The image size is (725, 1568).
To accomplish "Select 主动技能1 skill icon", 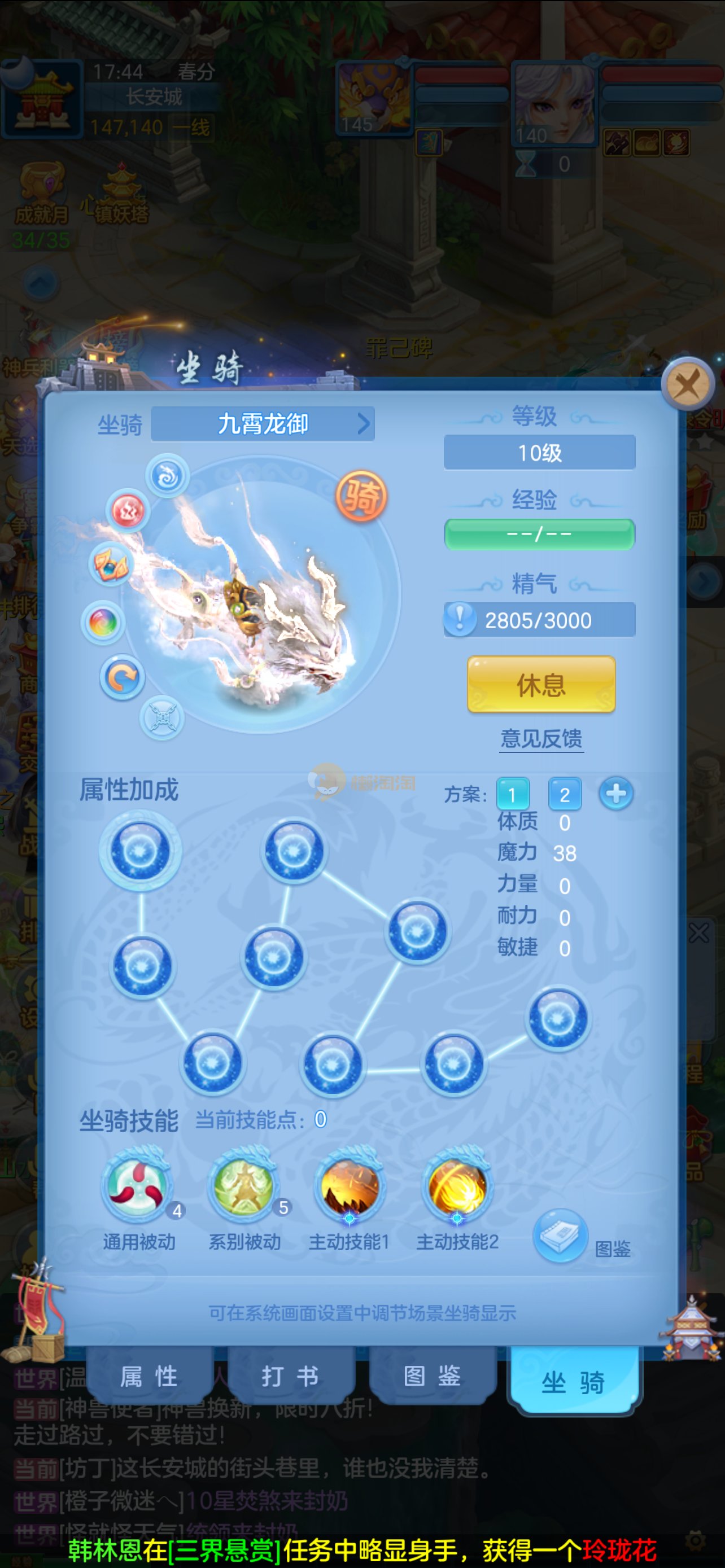I will [349, 1185].
